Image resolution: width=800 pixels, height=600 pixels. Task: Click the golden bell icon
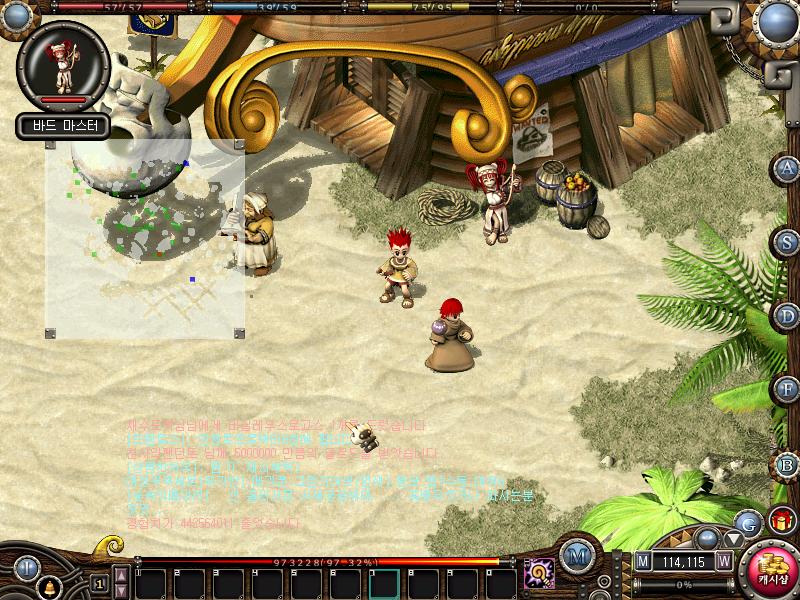point(47,590)
